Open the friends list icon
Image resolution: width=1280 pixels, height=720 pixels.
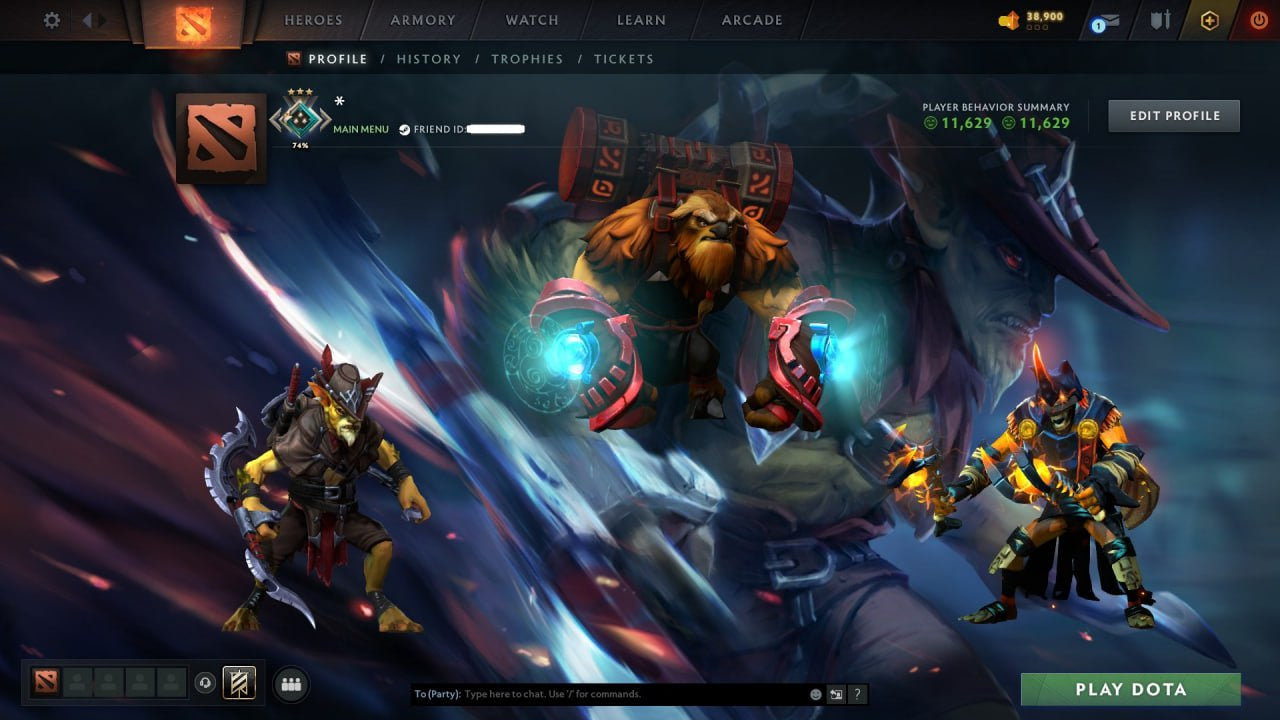(290, 683)
